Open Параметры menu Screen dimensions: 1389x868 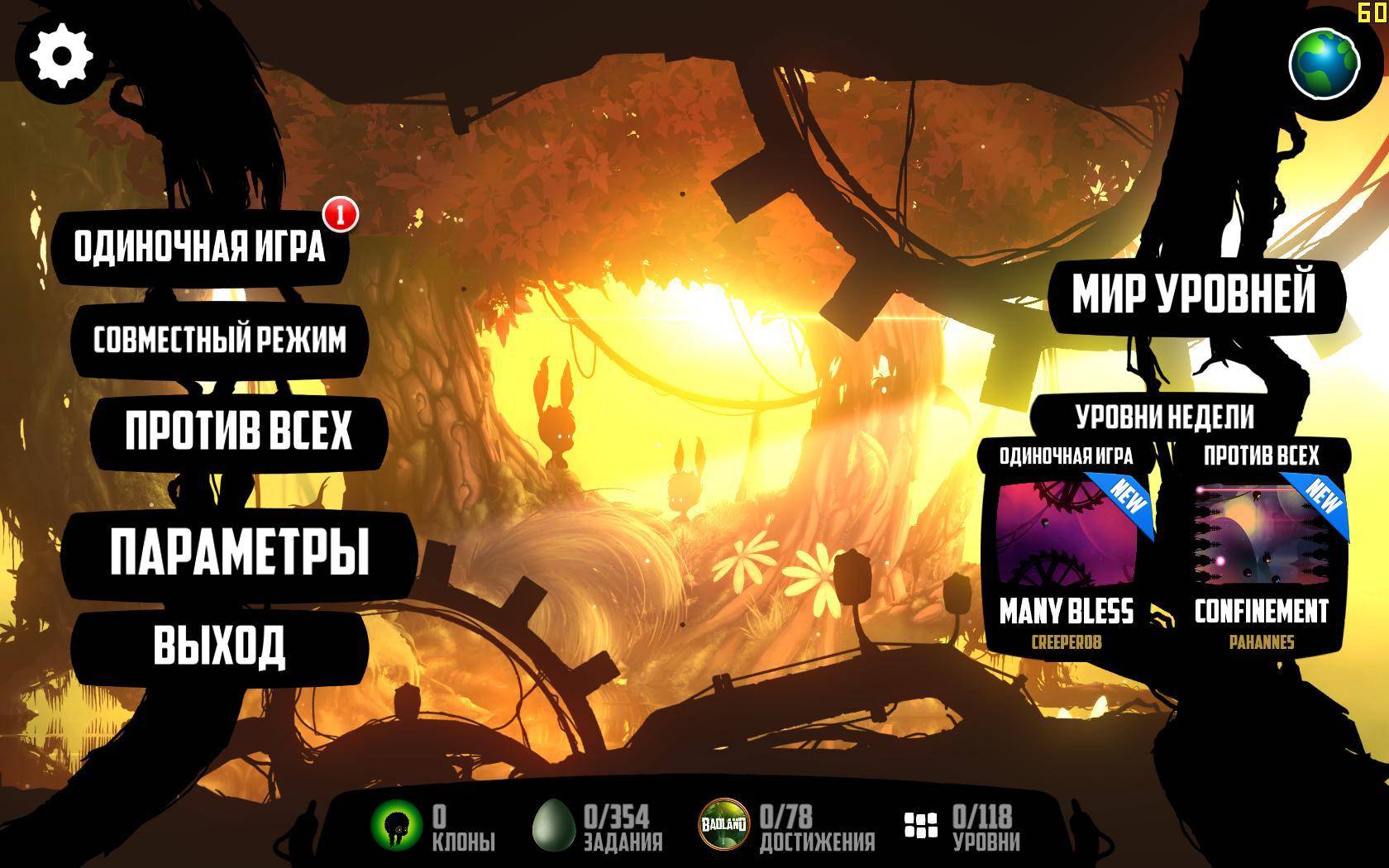(x=239, y=552)
